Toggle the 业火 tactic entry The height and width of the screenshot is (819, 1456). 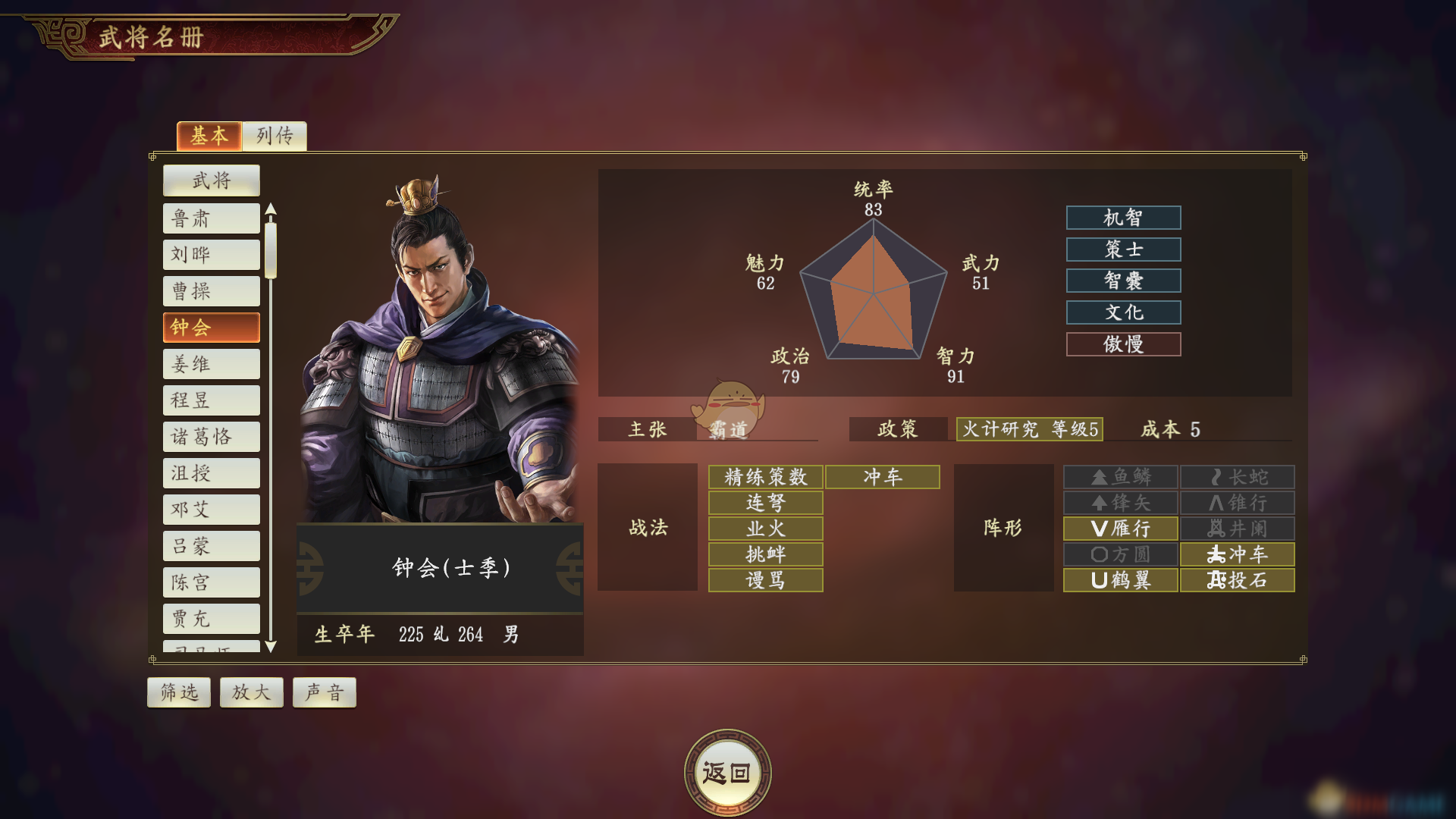pyautogui.click(x=765, y=529)
